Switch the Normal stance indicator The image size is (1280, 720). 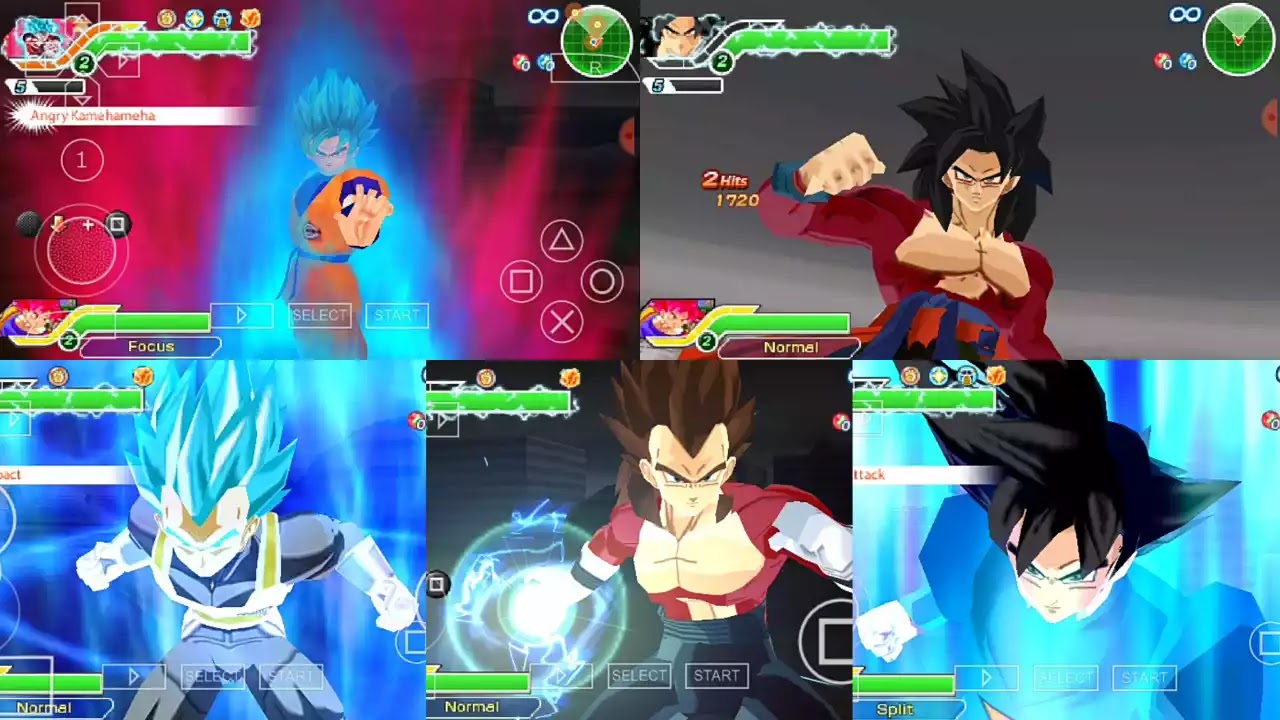click(x=792, y=347)
